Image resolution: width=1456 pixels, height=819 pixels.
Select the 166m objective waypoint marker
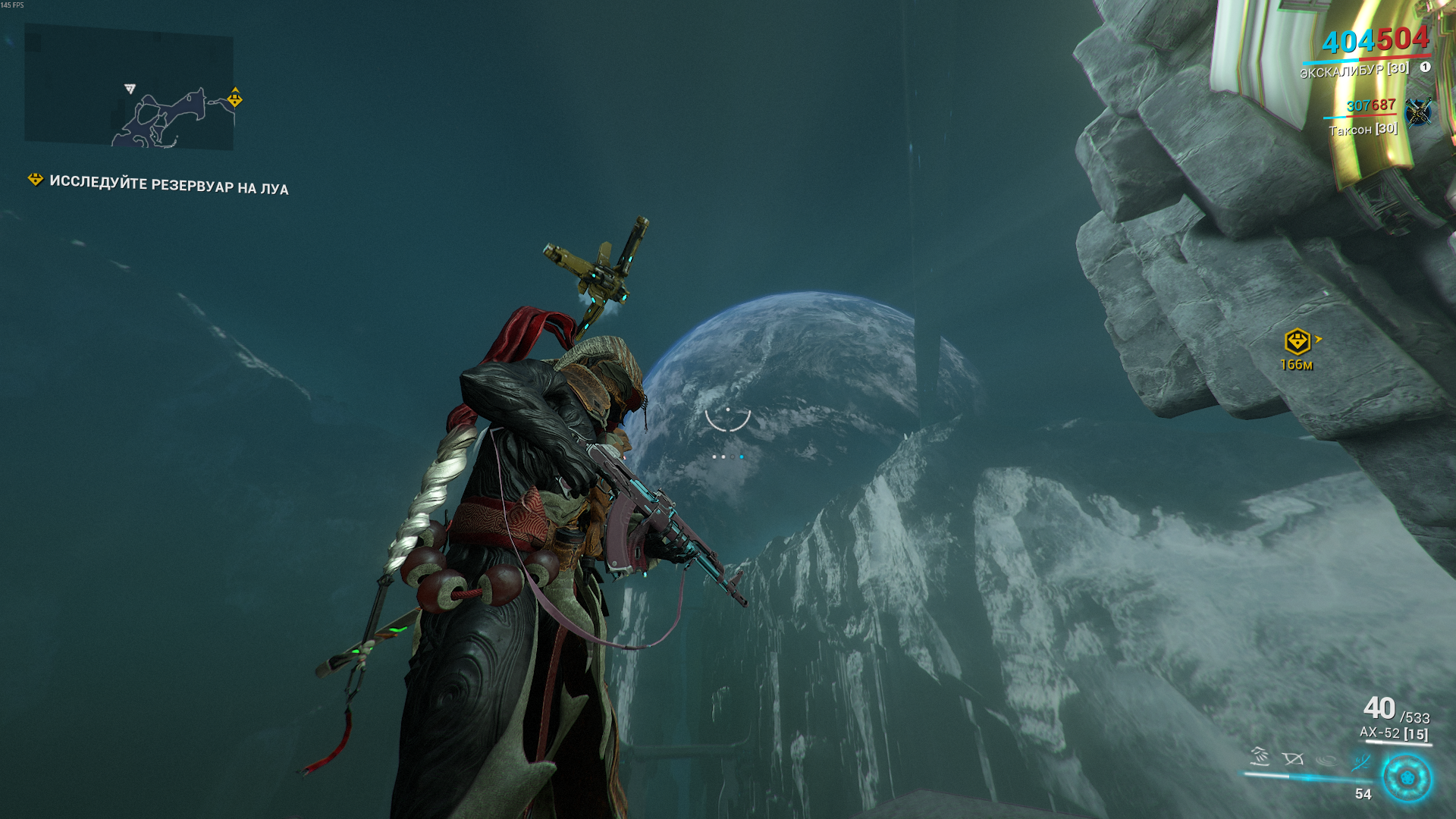pyautogui.click(x=1298, y=342)
